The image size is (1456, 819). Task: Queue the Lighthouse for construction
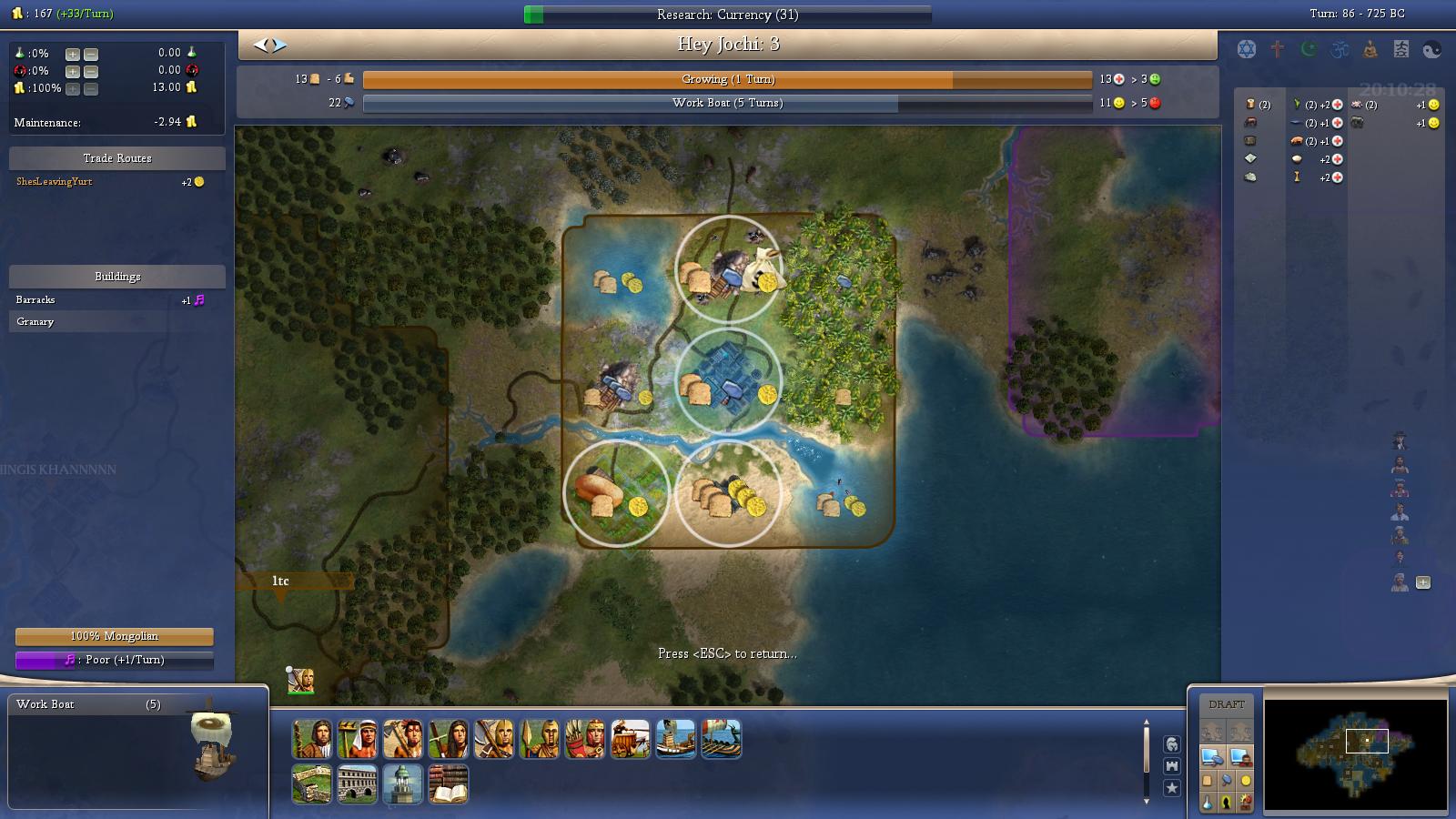(403, 784)
